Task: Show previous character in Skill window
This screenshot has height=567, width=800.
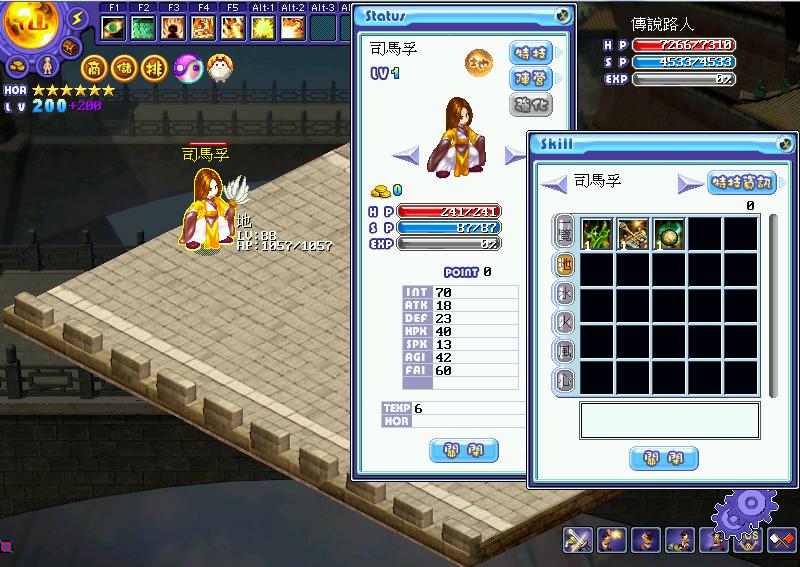Action: click(x=555, y=183)
